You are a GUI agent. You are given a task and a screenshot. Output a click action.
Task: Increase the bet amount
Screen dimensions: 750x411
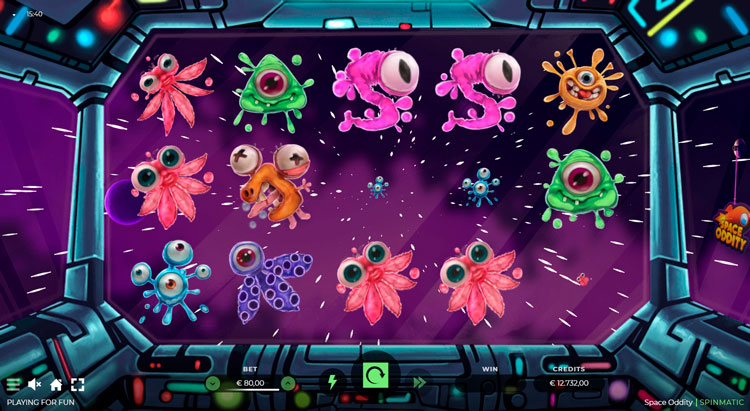pyautogui.click(x=288, y=383)
